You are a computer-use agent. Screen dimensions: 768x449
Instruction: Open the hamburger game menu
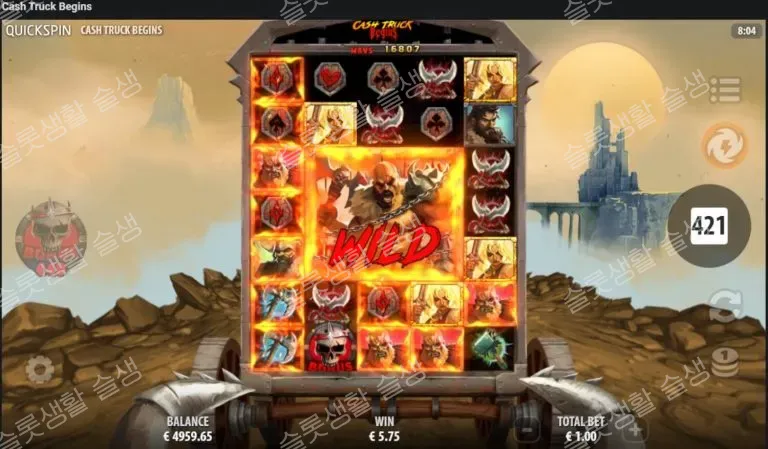point(723,89)
